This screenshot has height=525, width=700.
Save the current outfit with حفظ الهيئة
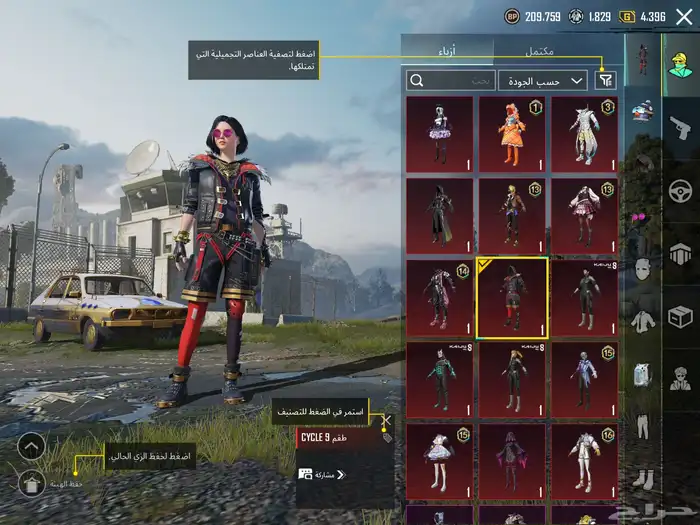[31, 484]
